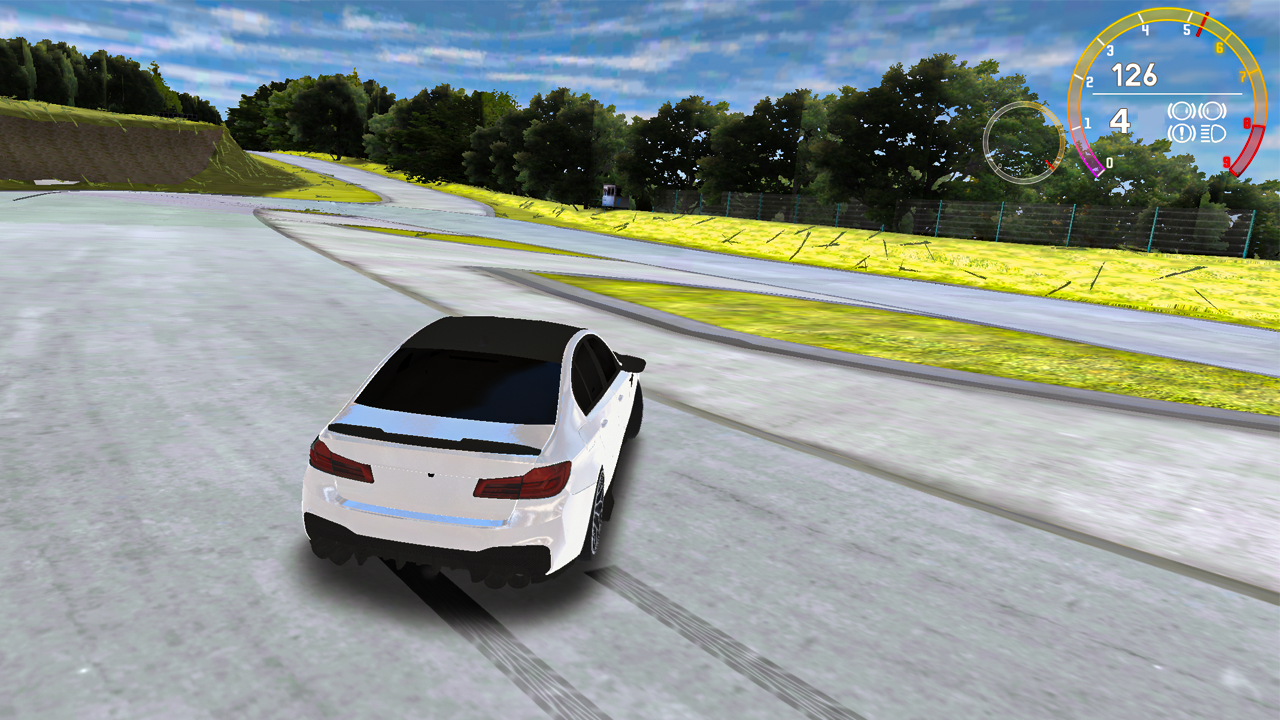This screenshot has height=720, width=1280.
Task: Click the left brake pad indicator icon
Action: (x=1184, y=111)
